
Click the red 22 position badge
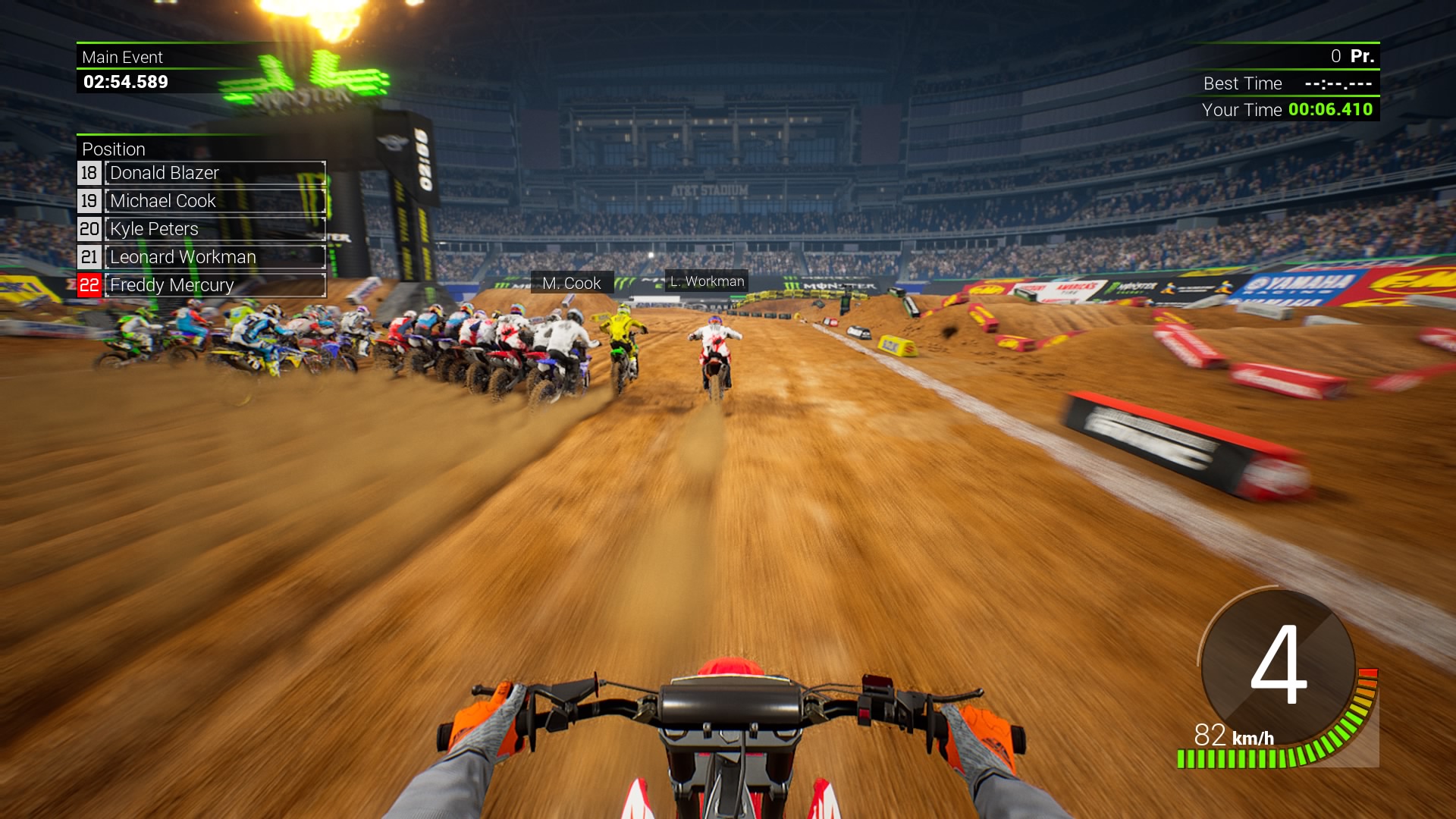click(x=90, y=285)
